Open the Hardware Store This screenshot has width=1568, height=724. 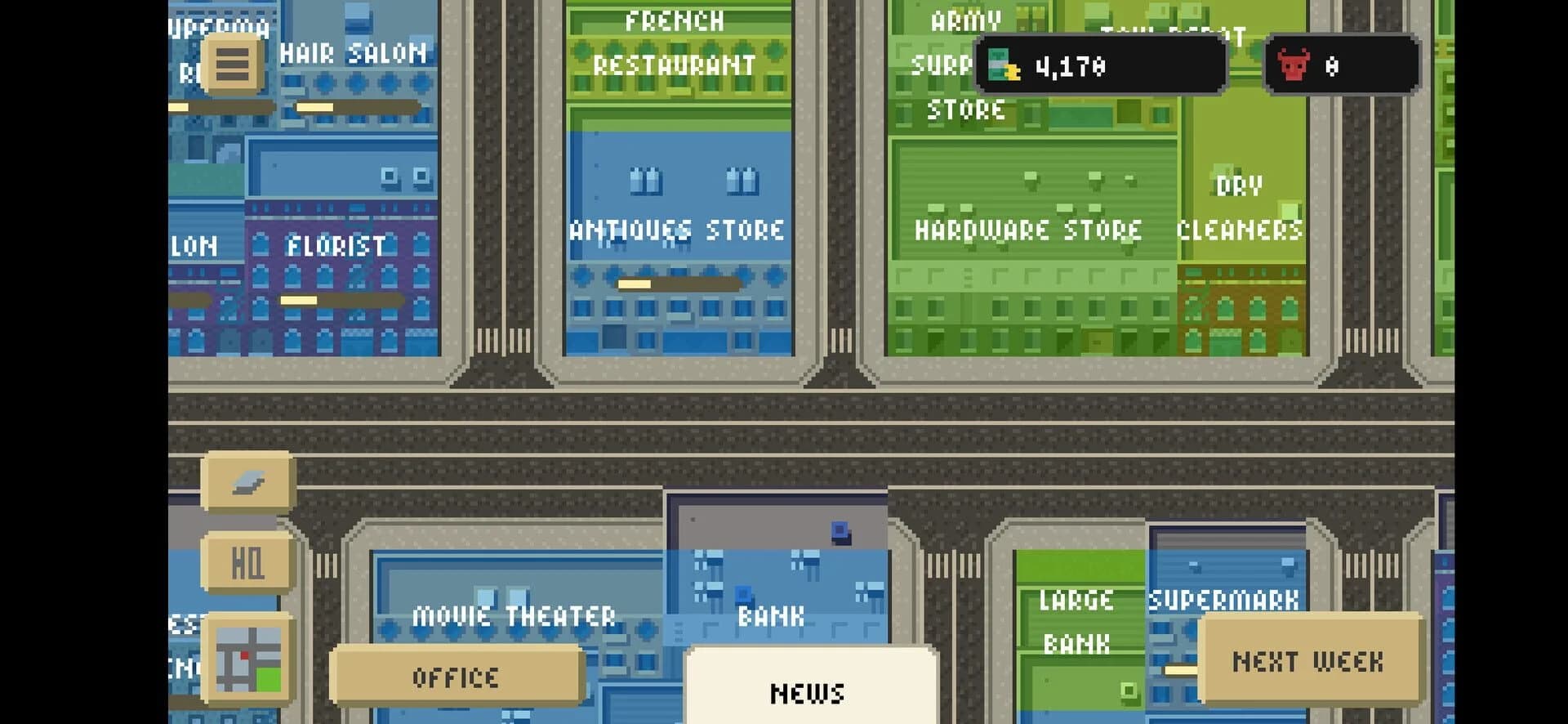[1028, 230]
